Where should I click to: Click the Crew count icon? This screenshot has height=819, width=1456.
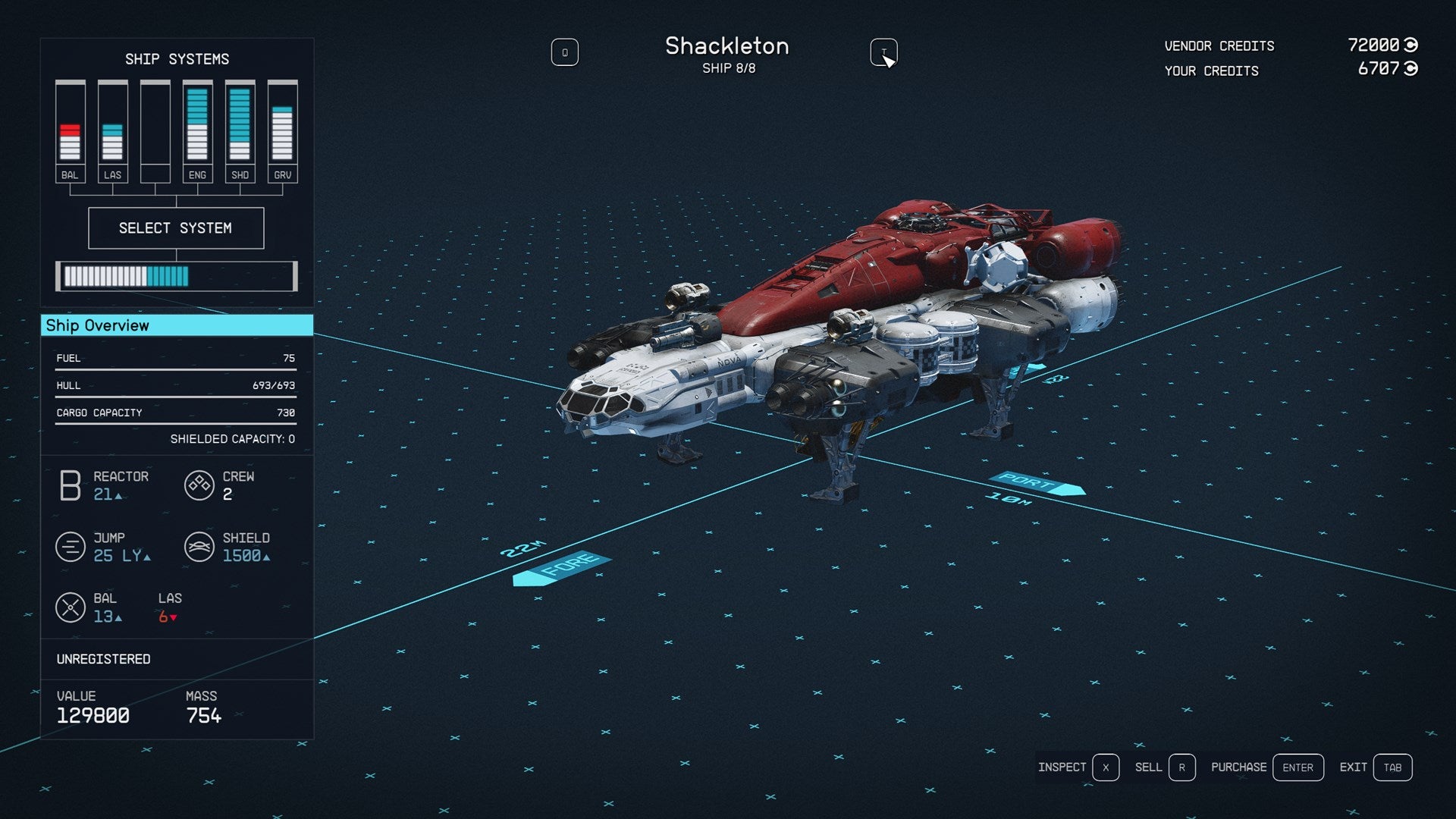[199, 485]
